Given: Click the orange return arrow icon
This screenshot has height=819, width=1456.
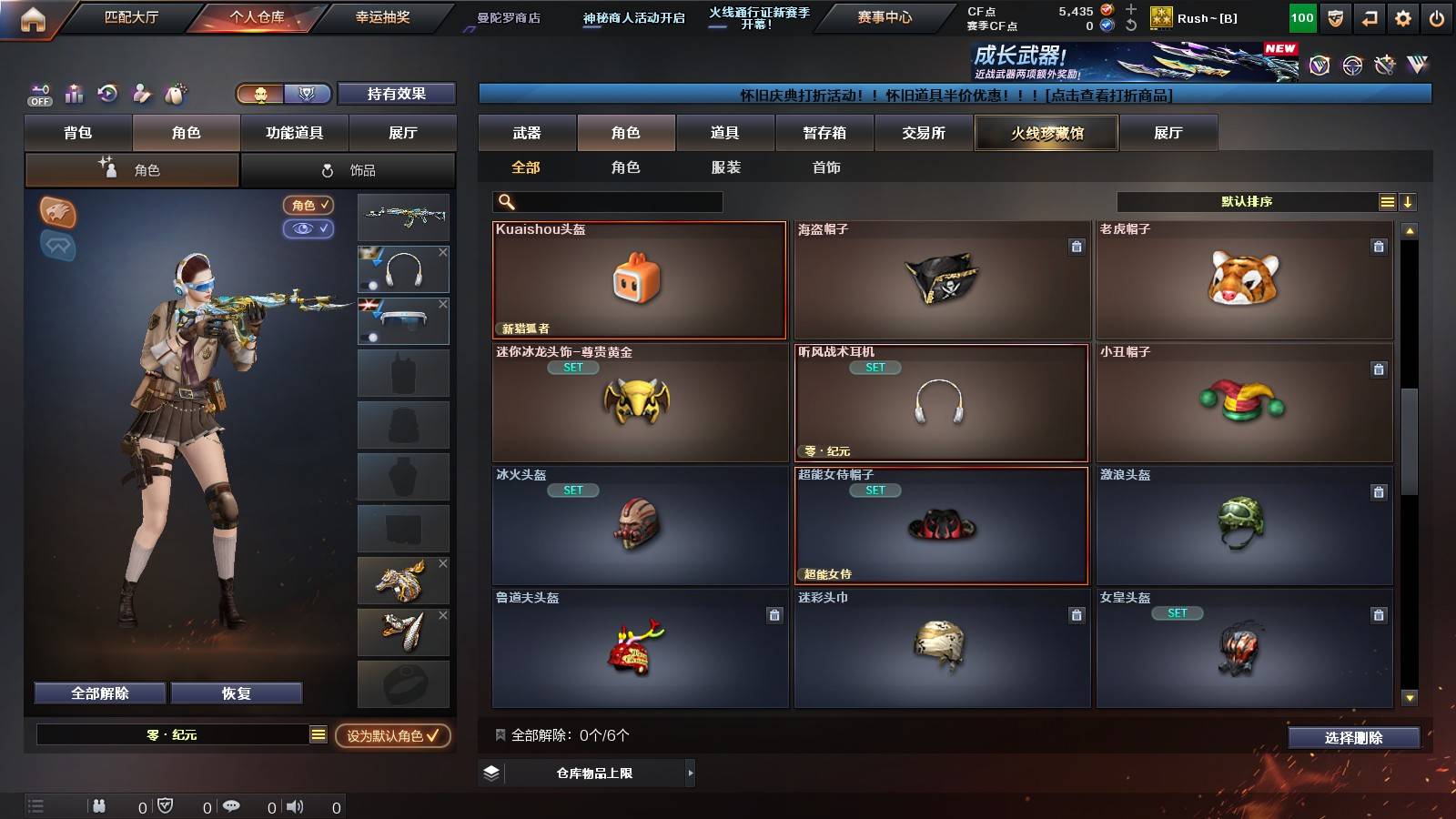Looking at the screenshot, I should point(1369,17).
